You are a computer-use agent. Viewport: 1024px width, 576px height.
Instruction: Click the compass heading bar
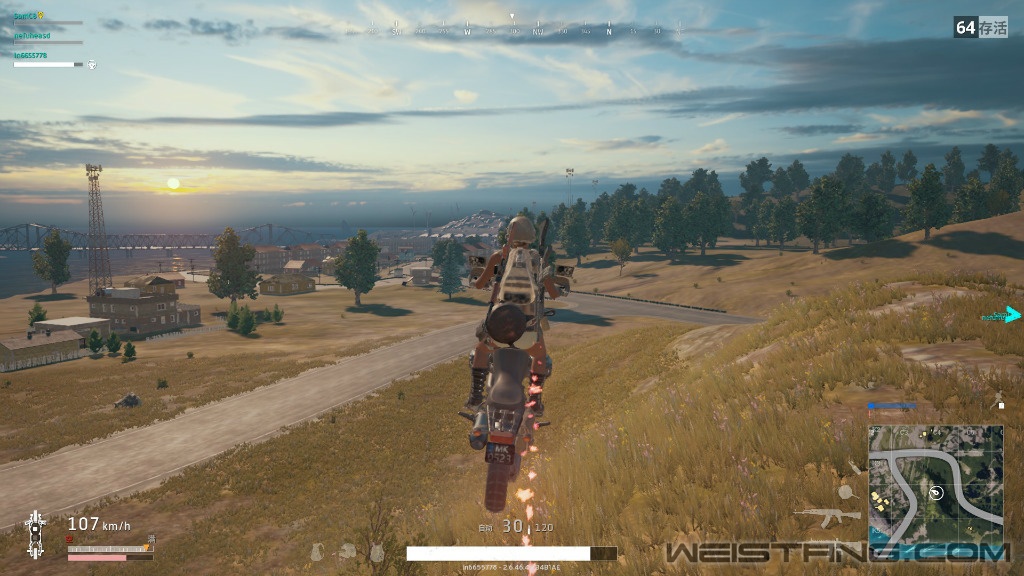(512, 30)
